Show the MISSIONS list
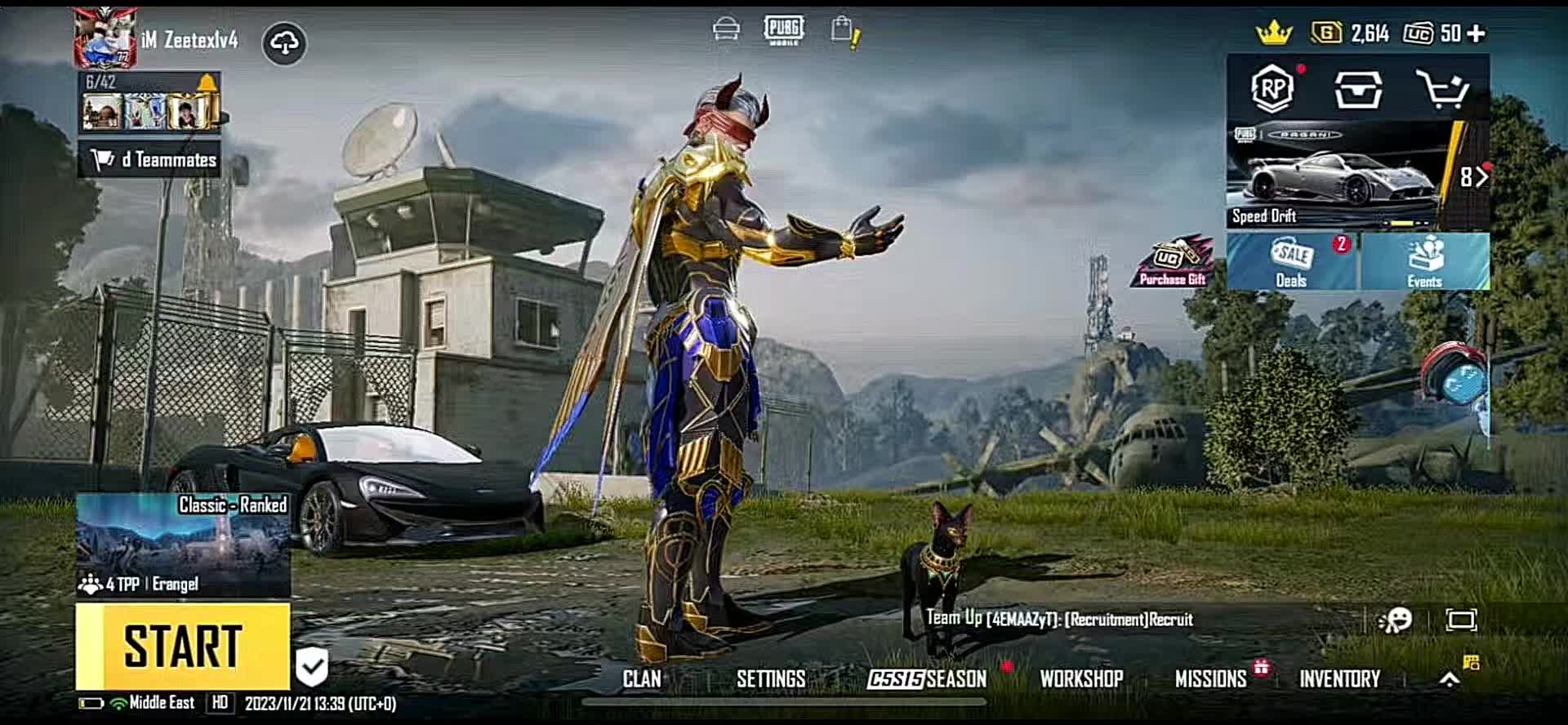The height and width of the screenshot is (725, 1568). 1210,679
